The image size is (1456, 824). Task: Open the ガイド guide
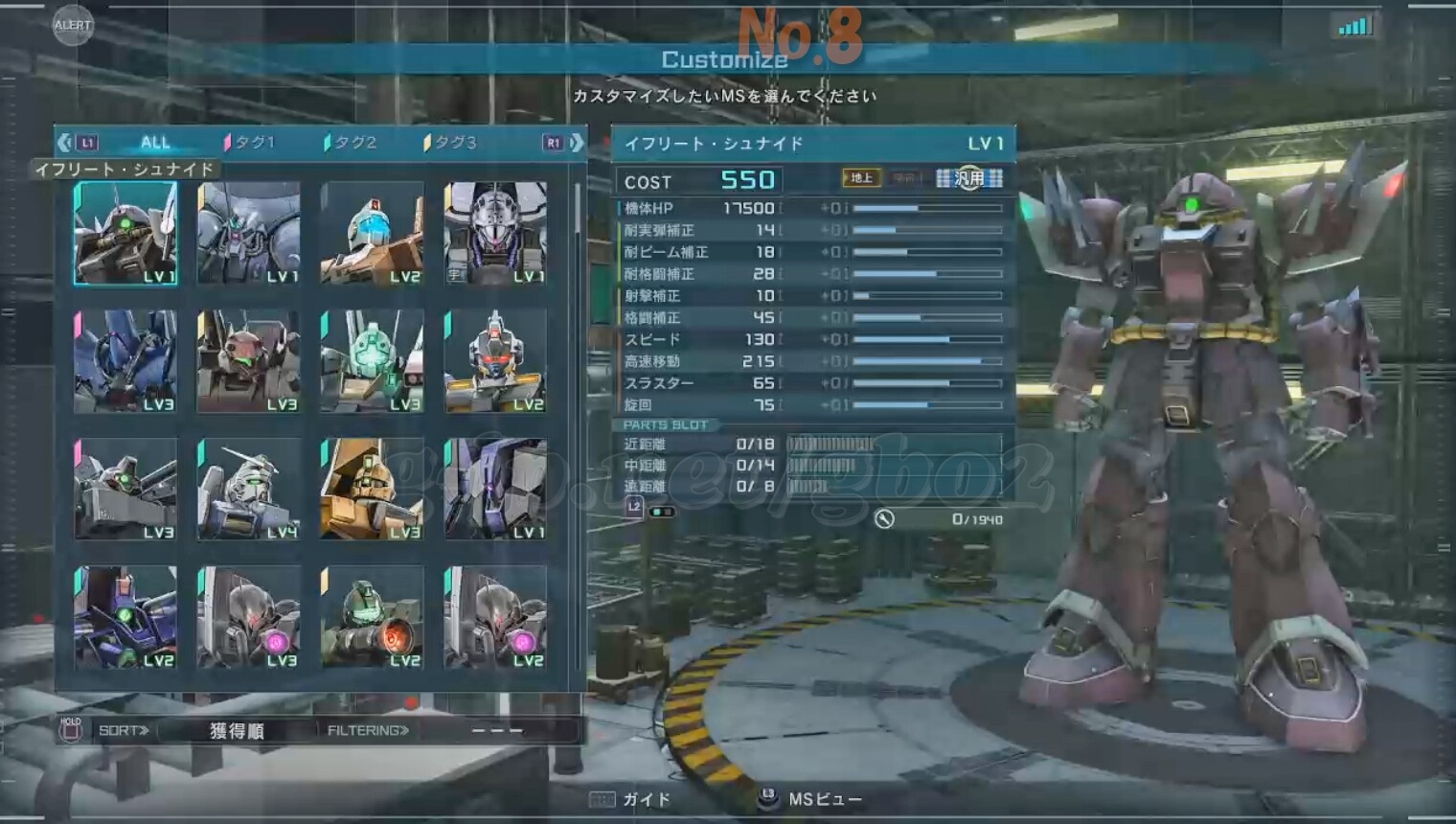pos(632,799)
